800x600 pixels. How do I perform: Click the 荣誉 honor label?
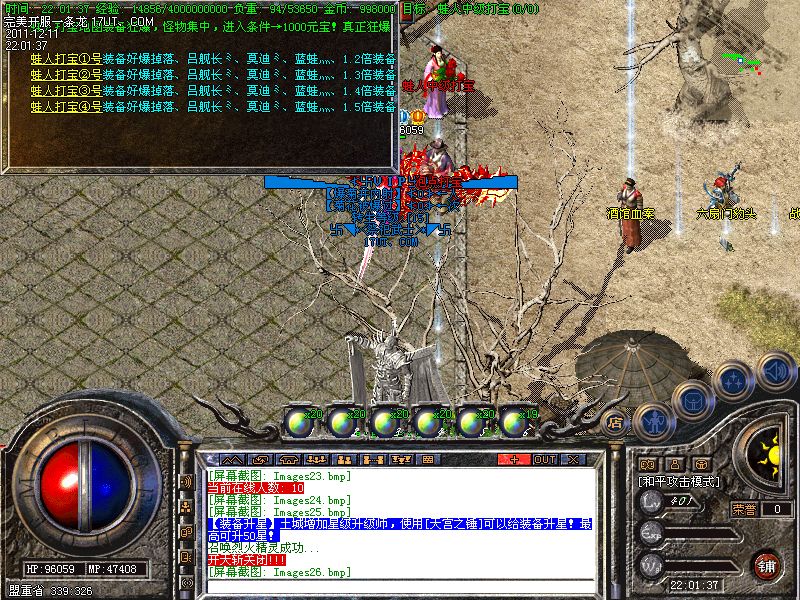(743, 508)
